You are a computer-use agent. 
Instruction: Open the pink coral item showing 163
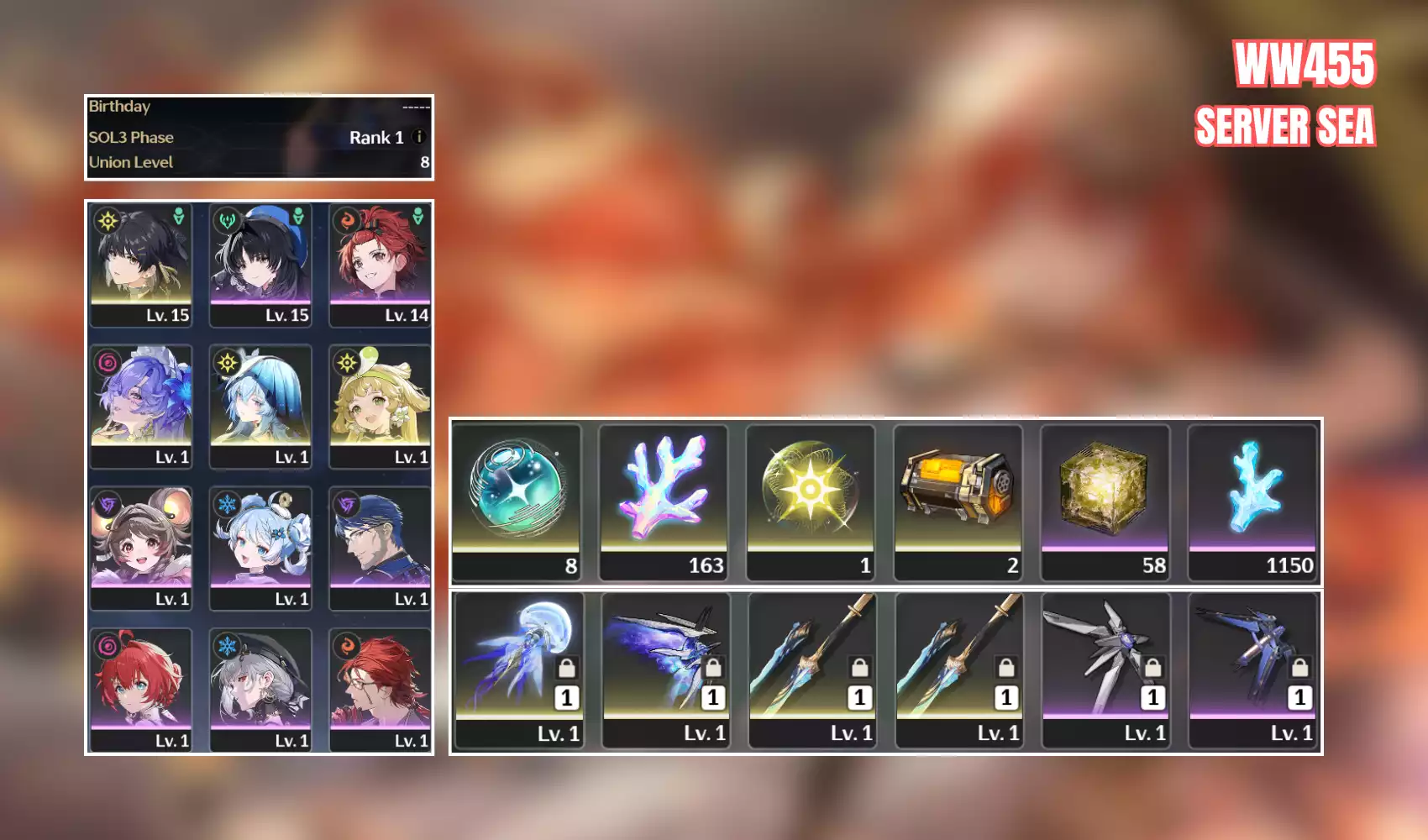[664, 501]
